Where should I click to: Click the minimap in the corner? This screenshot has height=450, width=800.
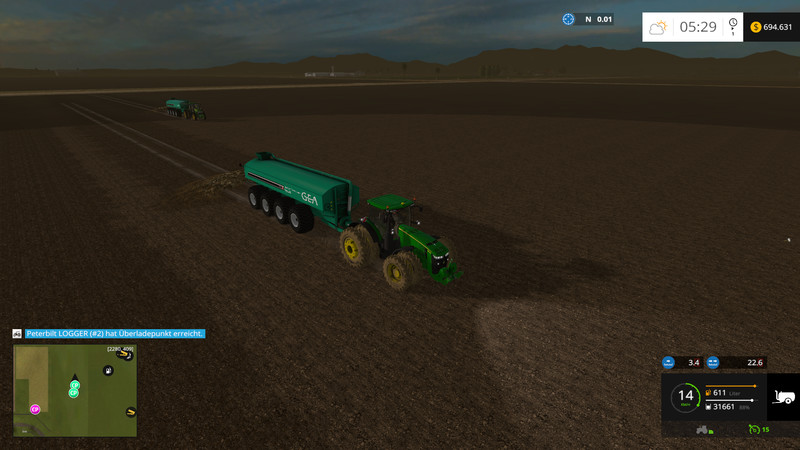point(75,390)
